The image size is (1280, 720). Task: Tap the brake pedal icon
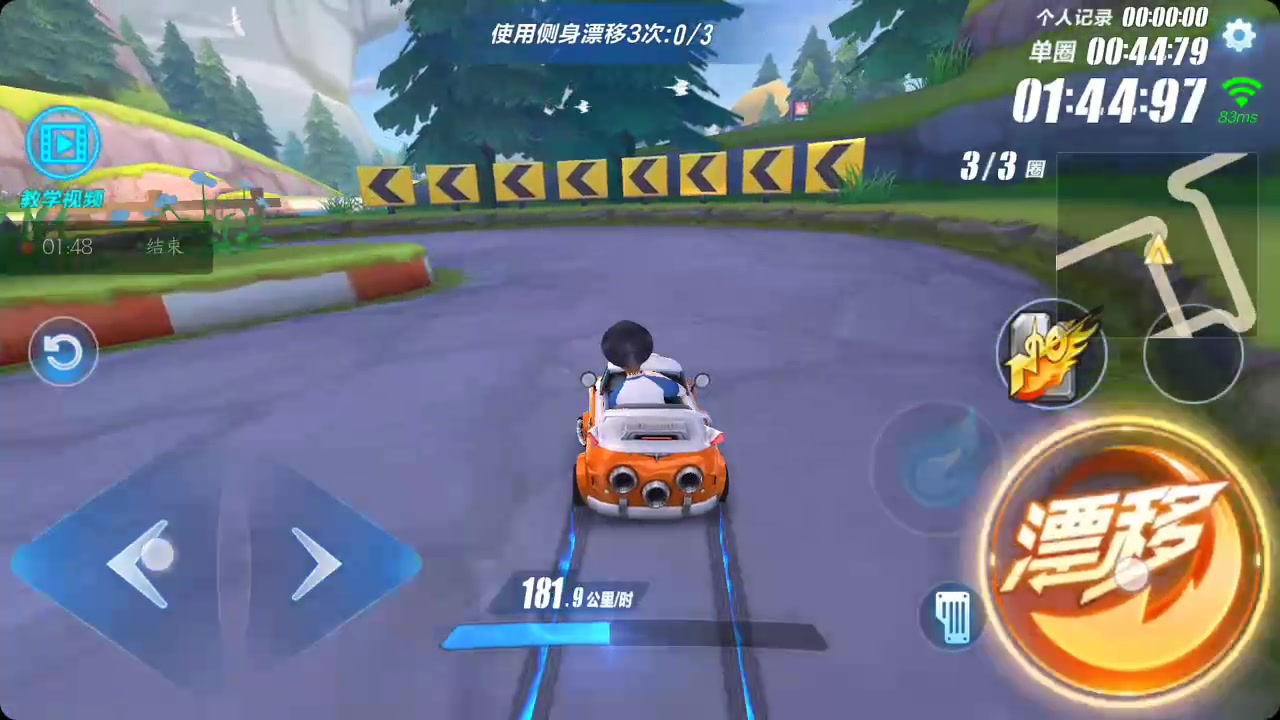951,617
